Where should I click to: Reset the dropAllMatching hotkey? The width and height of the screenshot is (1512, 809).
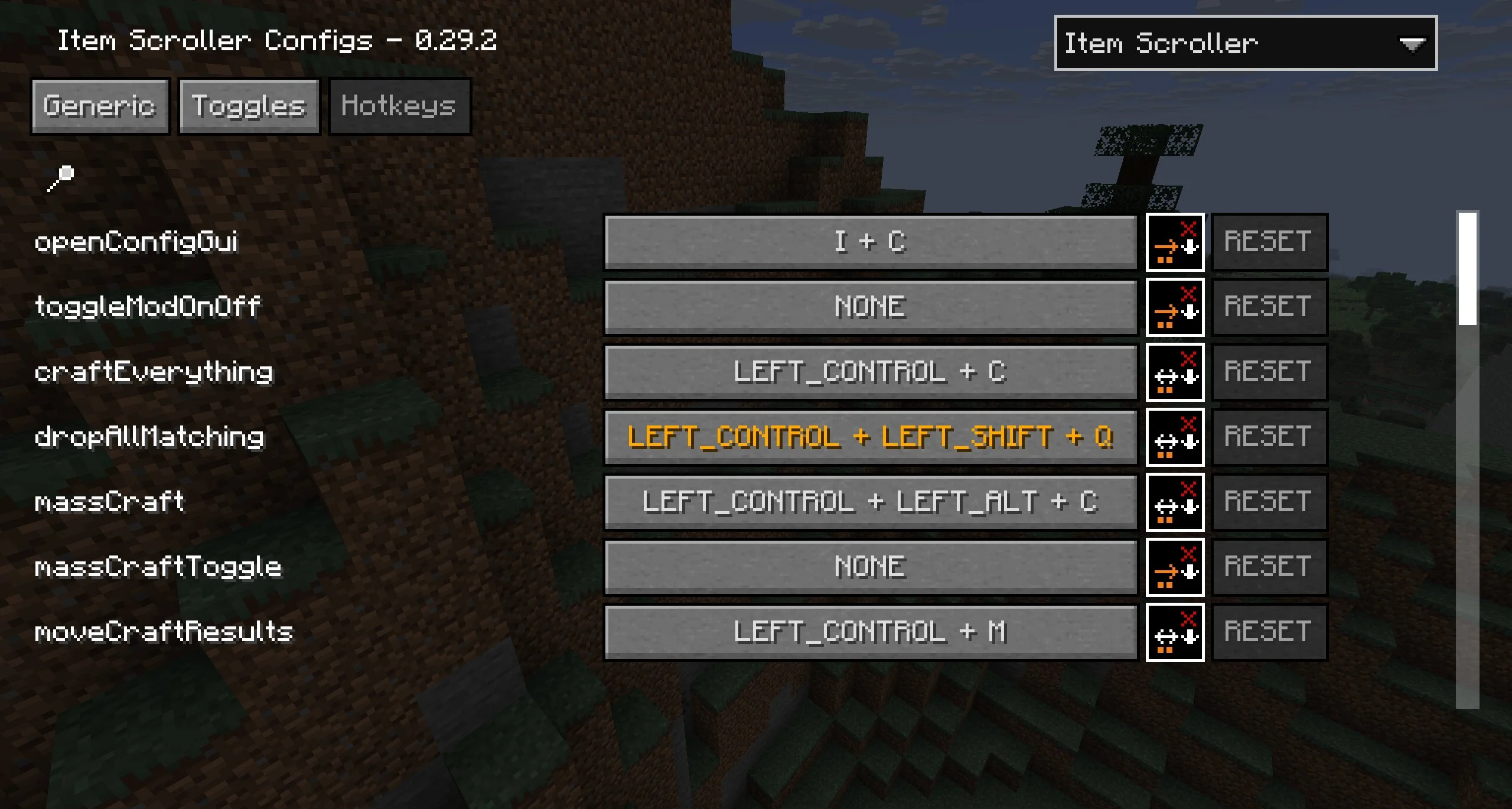click(x=1269, y=437)
